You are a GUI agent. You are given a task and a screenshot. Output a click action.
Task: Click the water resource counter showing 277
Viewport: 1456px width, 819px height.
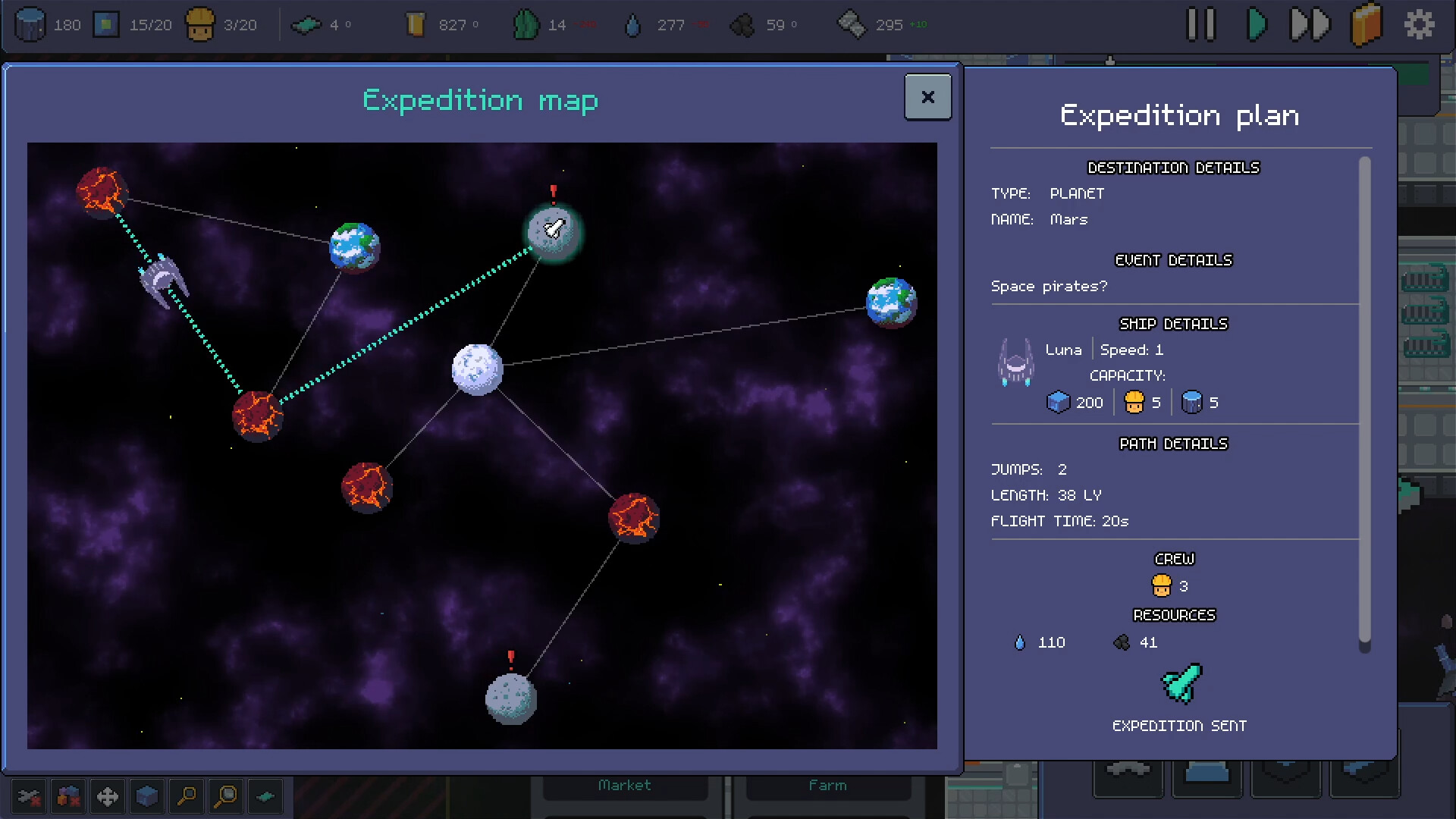(x=652, y=24)
